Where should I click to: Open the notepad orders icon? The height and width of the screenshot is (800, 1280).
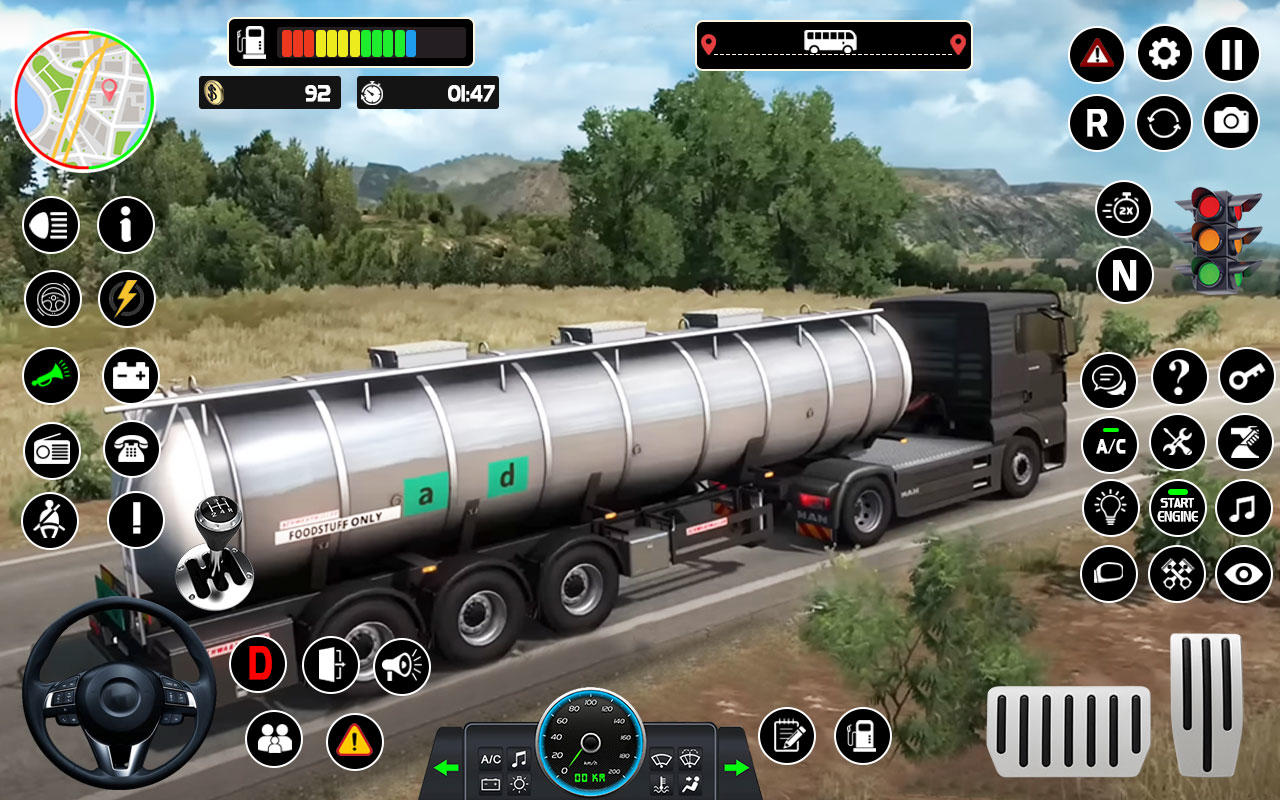coord(790,735)
